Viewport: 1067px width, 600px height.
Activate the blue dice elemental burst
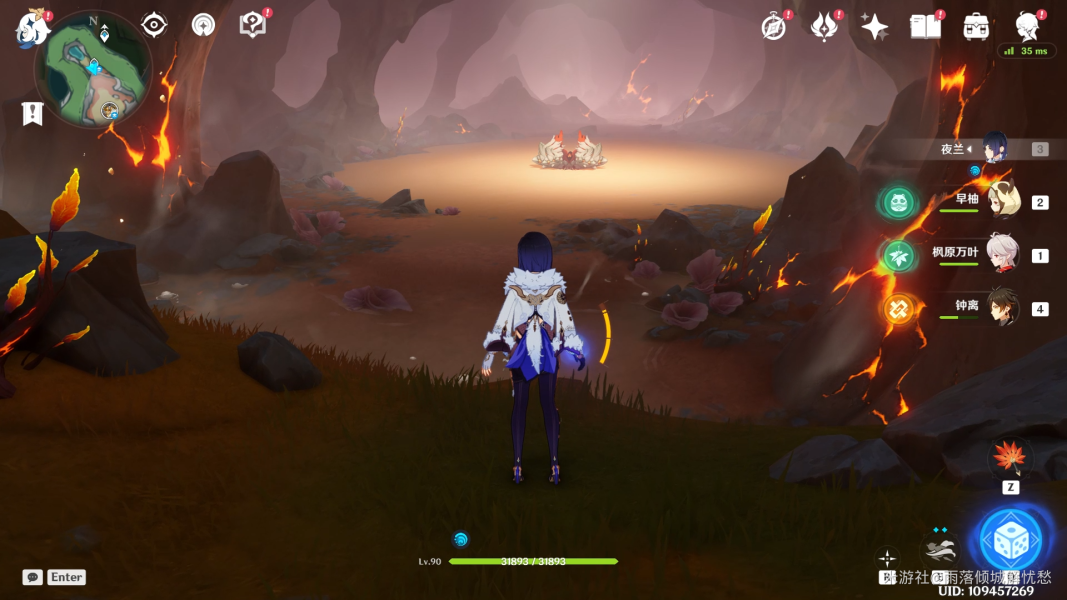pyautogui.click(x=1011, y=541)
